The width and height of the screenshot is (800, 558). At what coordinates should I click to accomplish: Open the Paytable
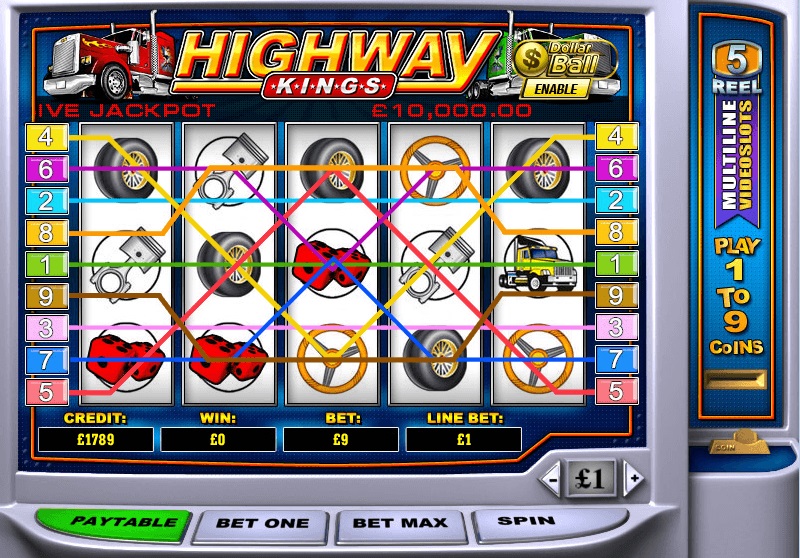pyautogui.click(x=111, y=523)
